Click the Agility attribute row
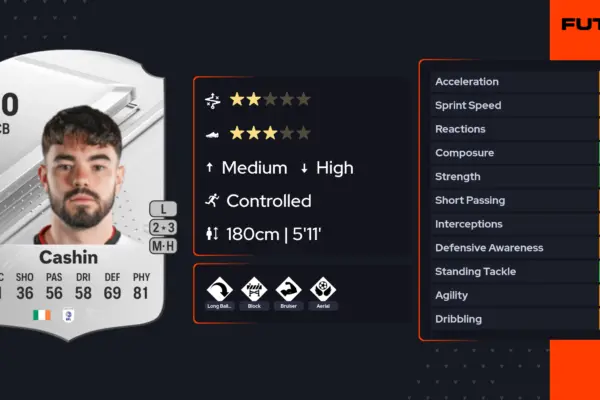The image size is (600, 400). point(510,295)
